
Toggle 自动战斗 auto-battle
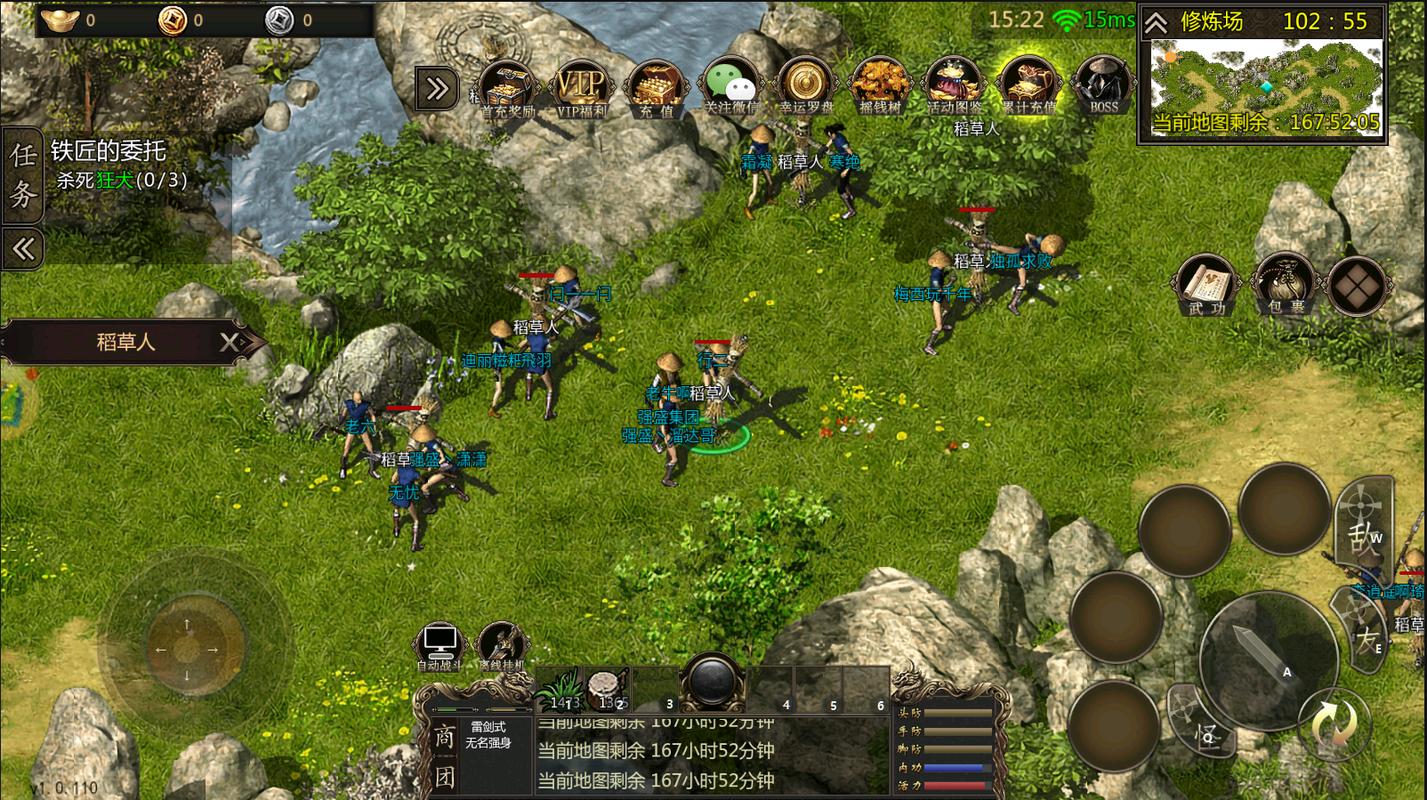coord(440,645)
